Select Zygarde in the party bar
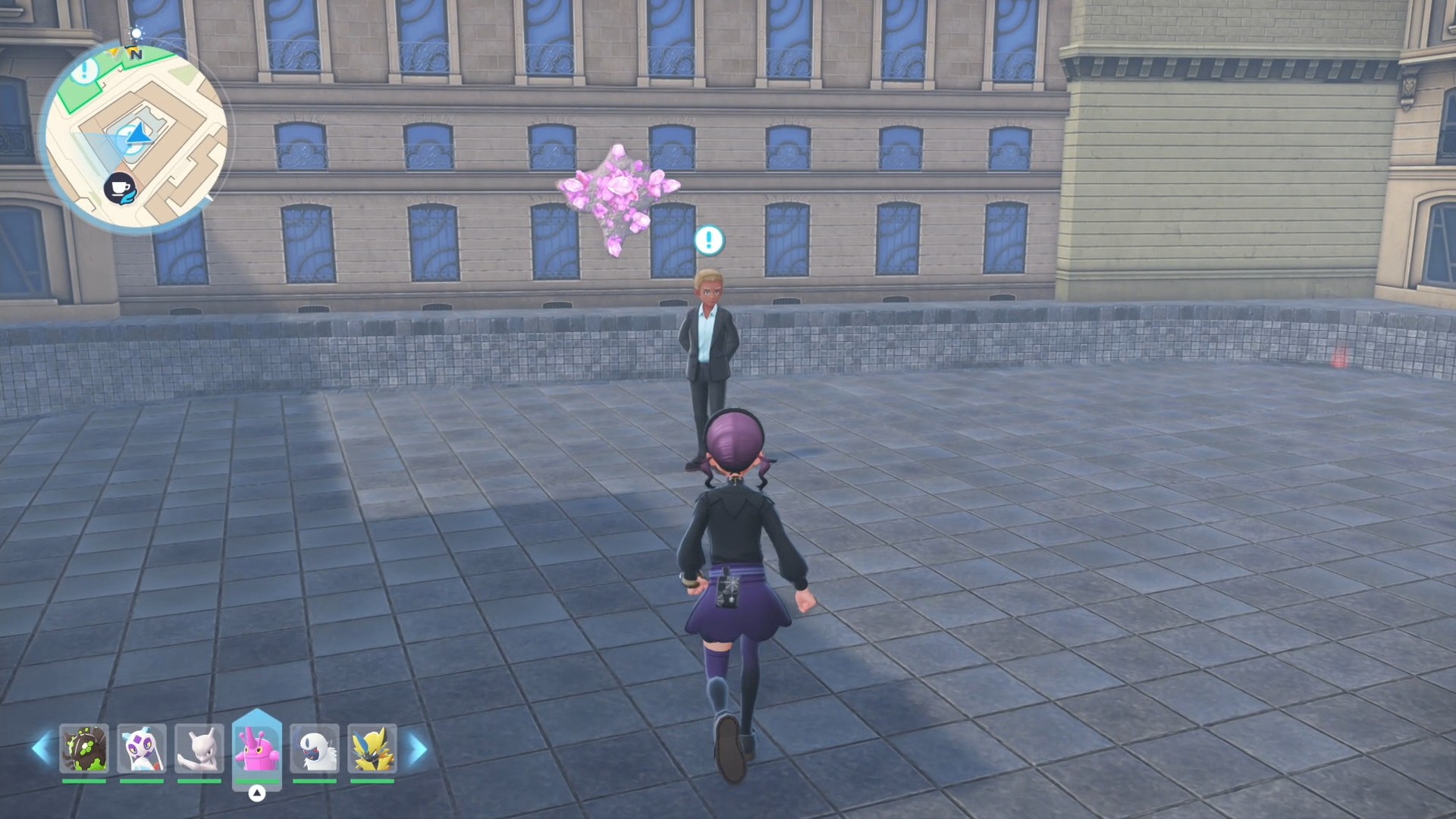Screen dimensions: 1456x819 [84, 748]
